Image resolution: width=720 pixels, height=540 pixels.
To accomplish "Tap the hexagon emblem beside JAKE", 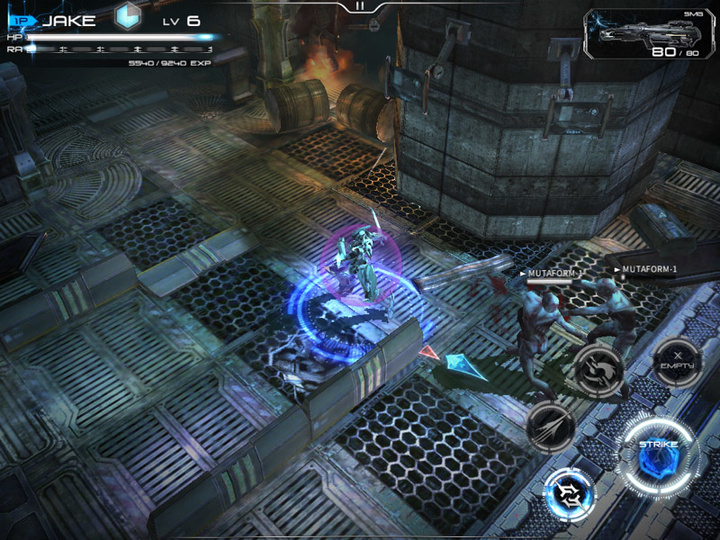I will (126, 17).
